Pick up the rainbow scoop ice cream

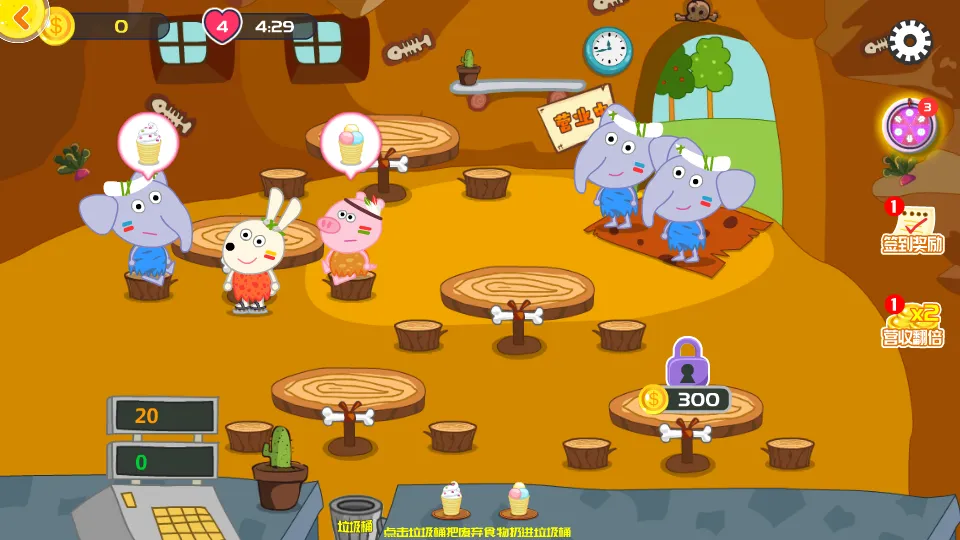[x=518, y=498]
